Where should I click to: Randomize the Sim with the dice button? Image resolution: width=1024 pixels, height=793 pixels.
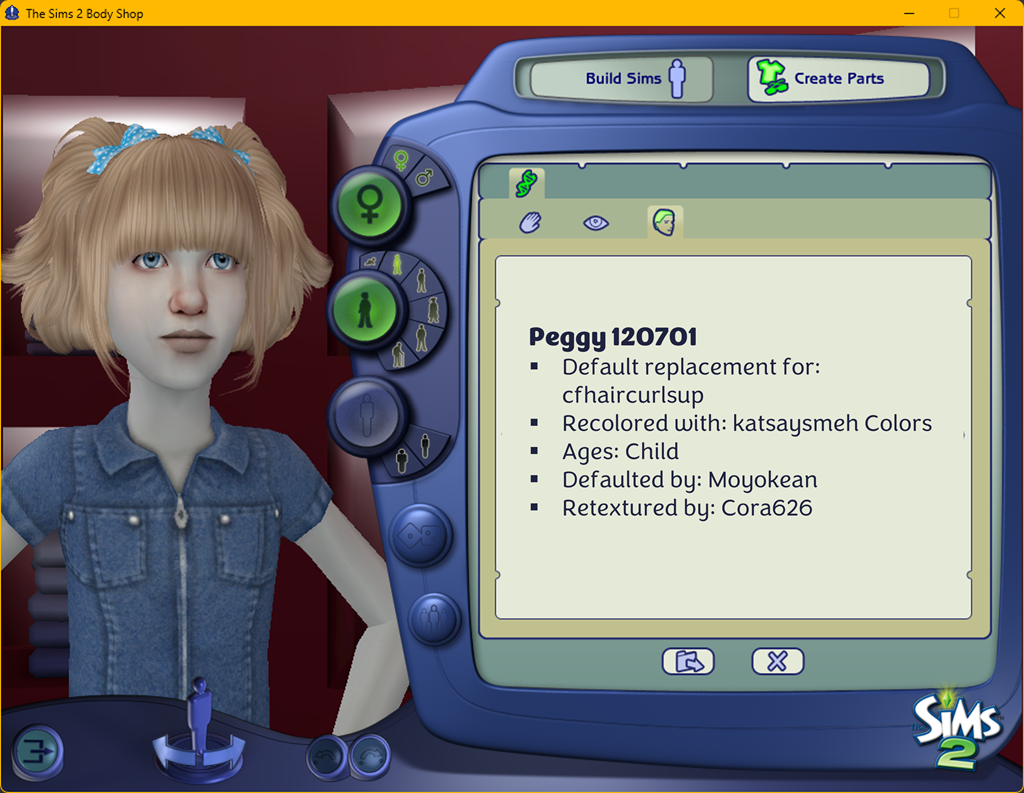(420, 536)
